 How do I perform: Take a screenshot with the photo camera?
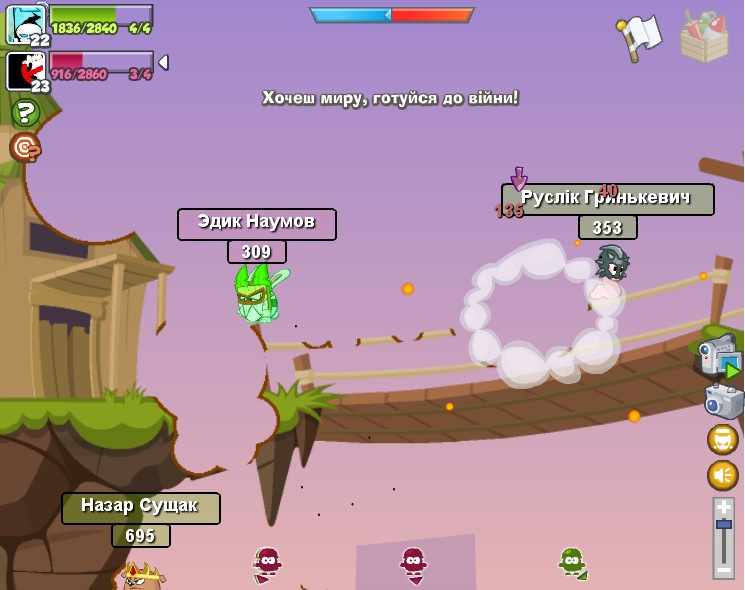[723, 401]
